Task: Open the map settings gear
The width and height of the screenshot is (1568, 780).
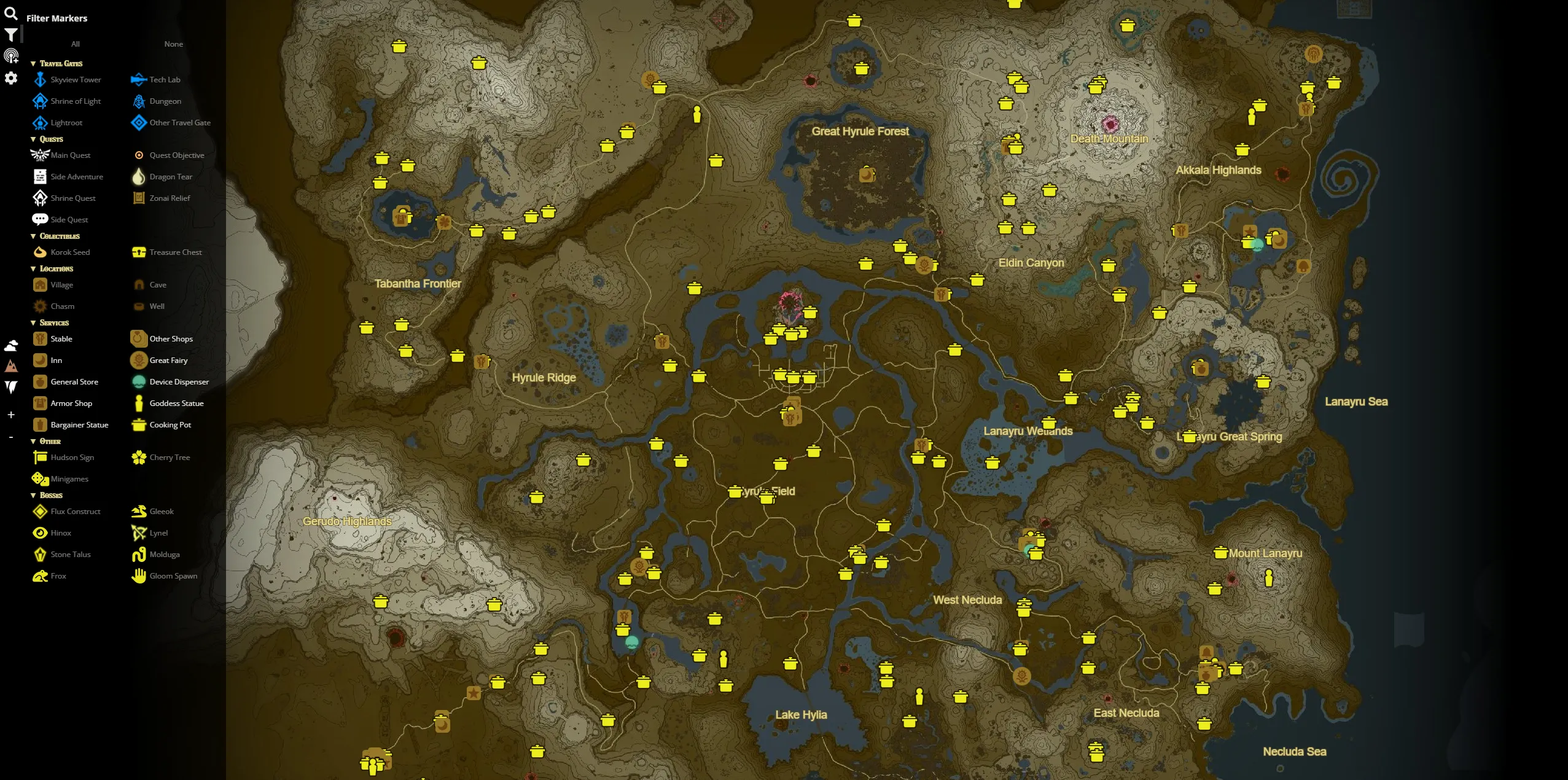Action: tap(11, 78)
